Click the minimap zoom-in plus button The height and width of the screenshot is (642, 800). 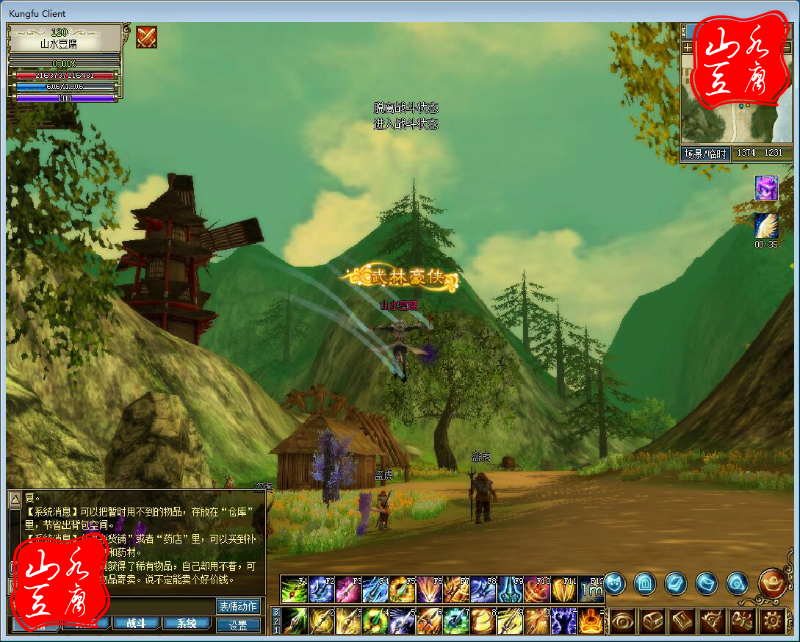click(688, 46)
